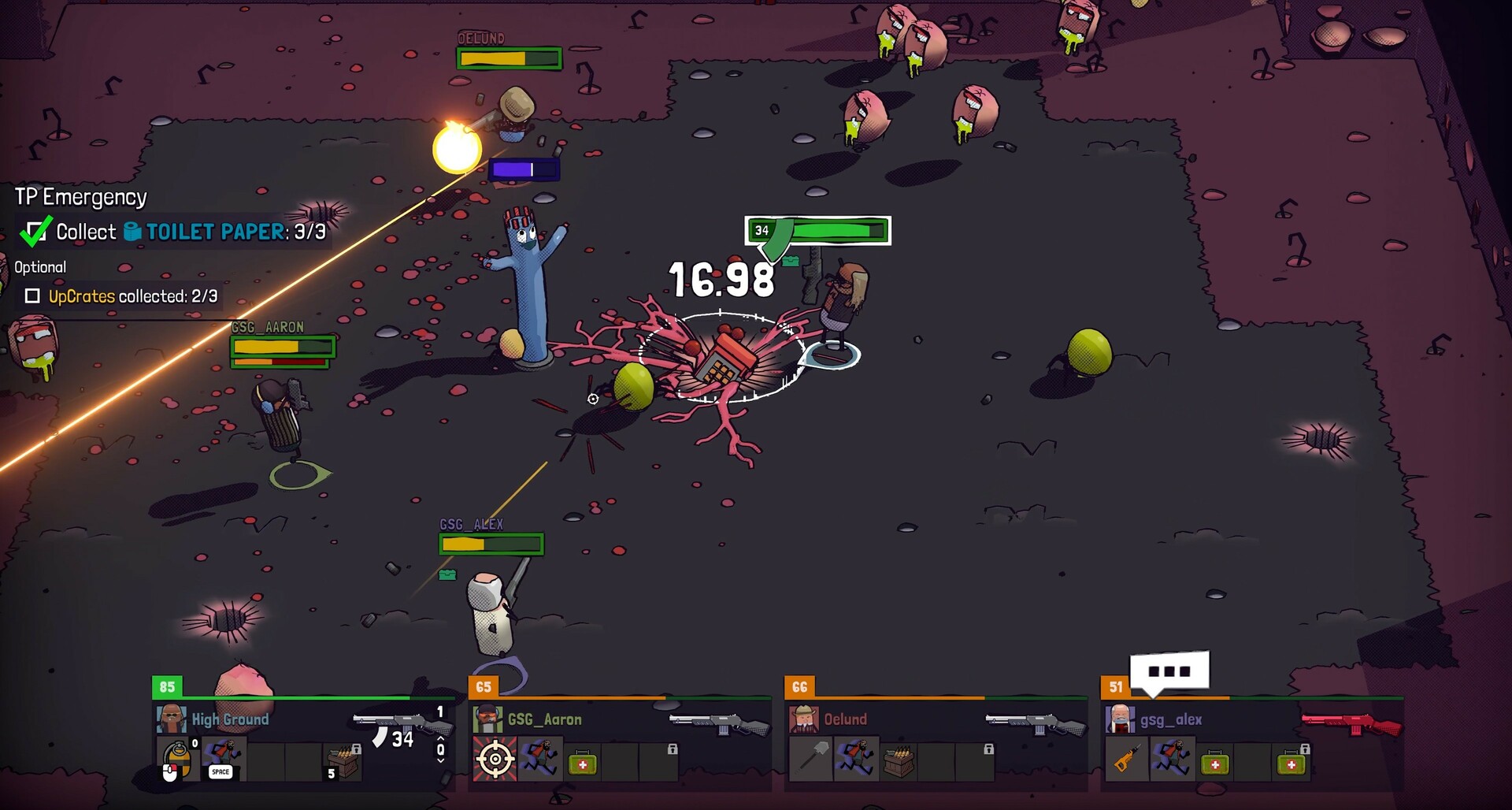Open the chat bubble above gsg_alex's panel
Viewport: 1512px width, 810px height.
pyautogui.click(x=1170, y=671)
